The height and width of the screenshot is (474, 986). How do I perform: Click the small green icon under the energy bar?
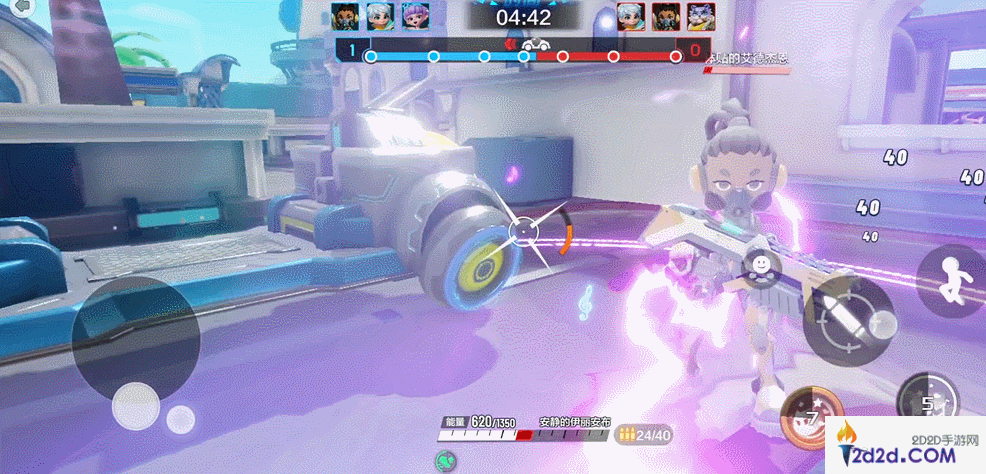tap(446, 461)
